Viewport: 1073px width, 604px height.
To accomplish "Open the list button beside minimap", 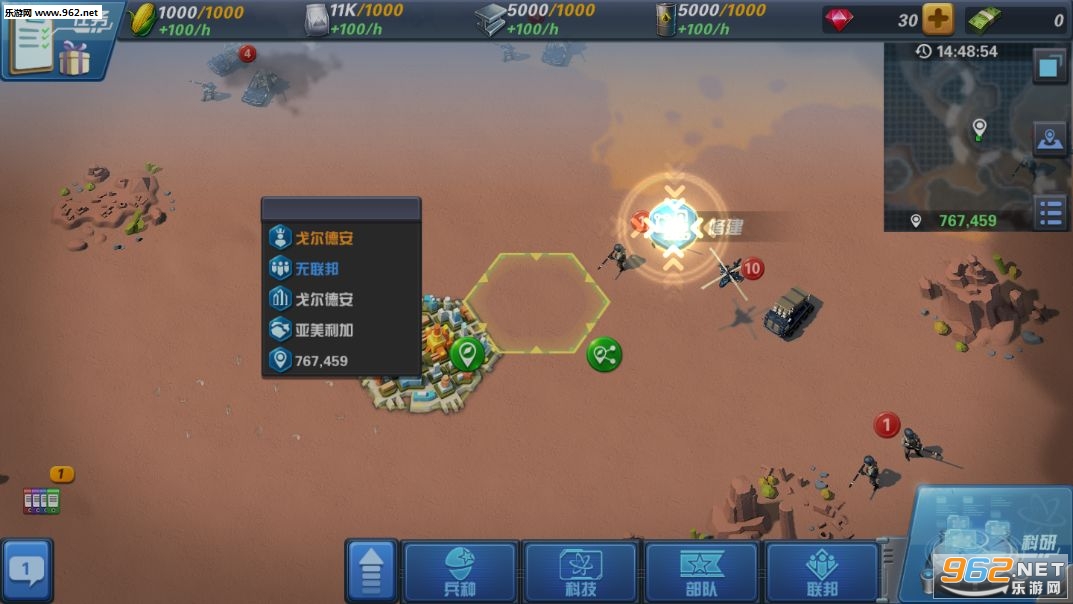I will point(1050,213).
